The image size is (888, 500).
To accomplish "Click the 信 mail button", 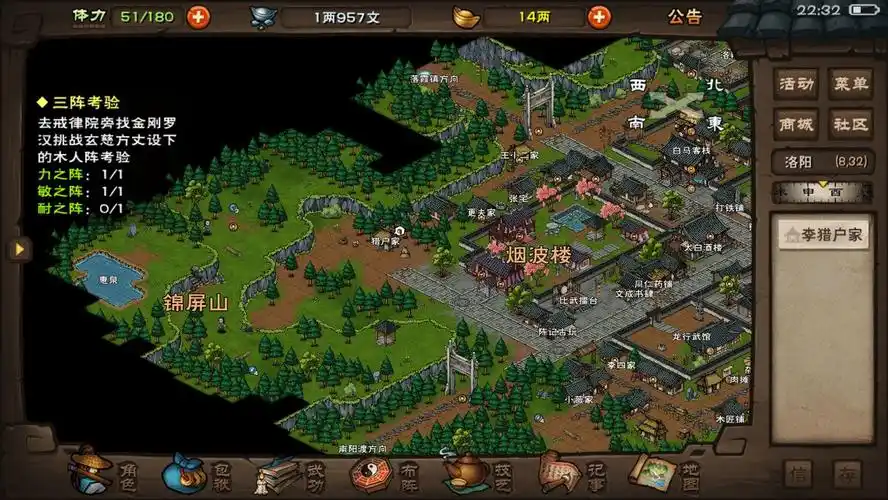I will [798, 473].
